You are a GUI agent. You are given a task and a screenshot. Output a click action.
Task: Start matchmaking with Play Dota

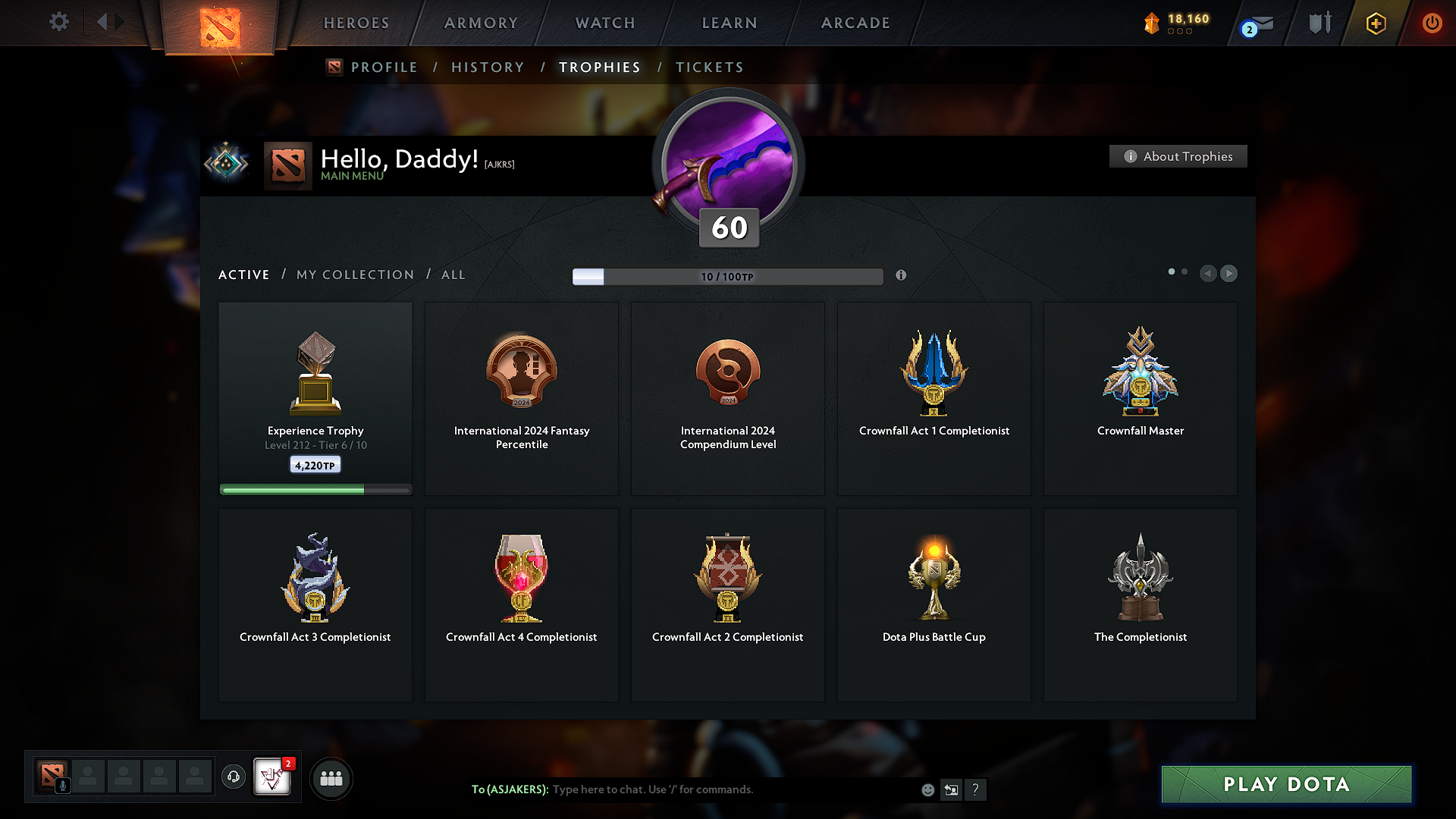(1286, 784)
